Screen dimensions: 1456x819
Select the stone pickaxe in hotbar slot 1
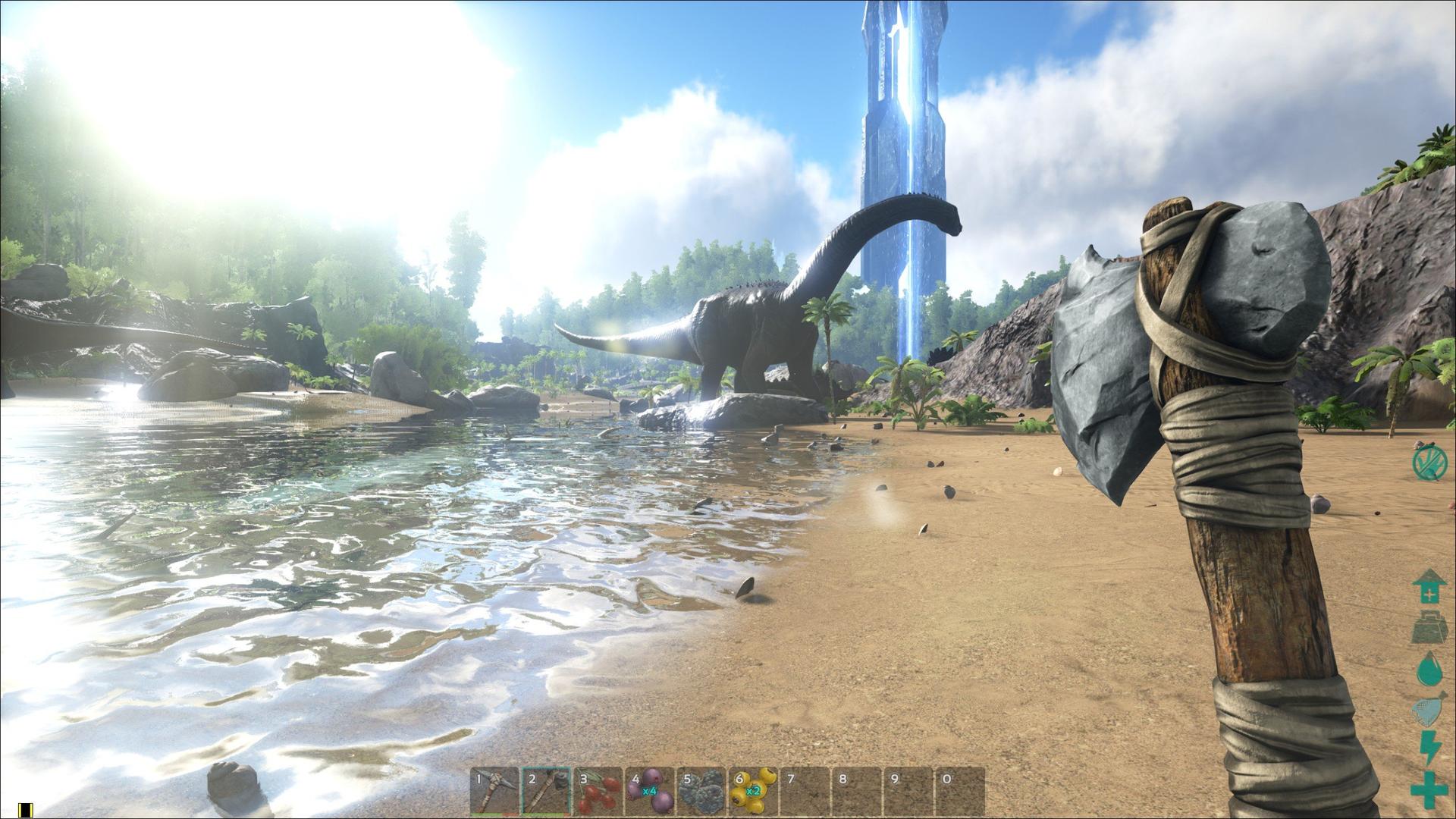(494, 791)
